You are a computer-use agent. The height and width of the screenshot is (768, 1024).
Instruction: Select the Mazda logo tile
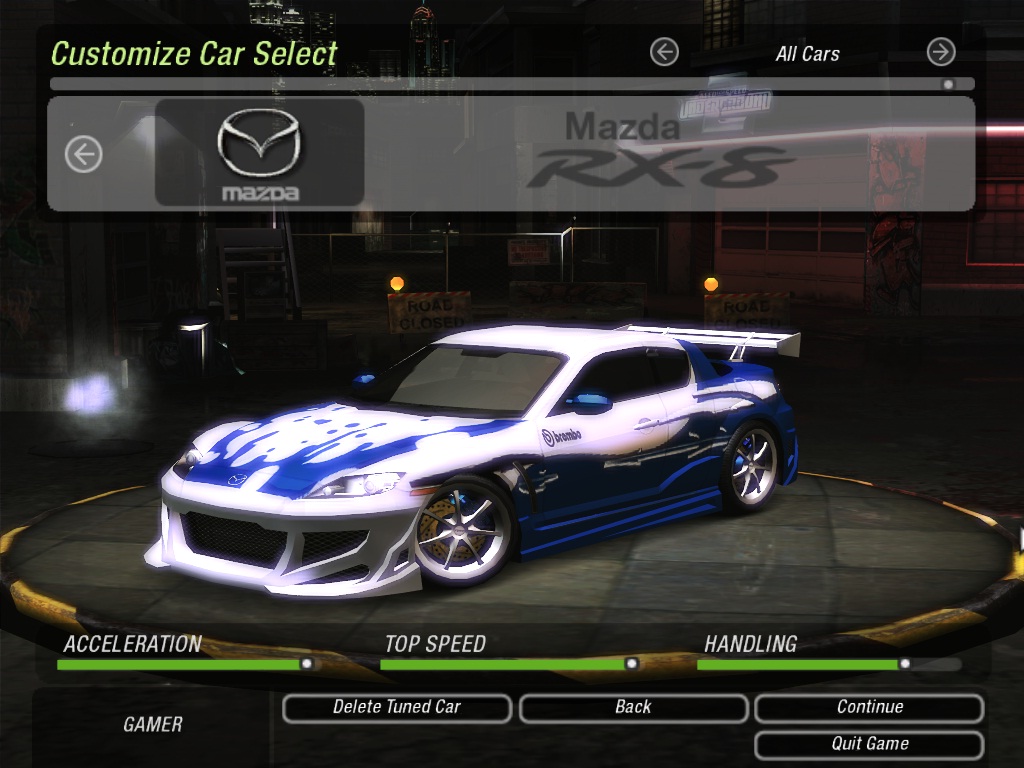pos(259,153)
